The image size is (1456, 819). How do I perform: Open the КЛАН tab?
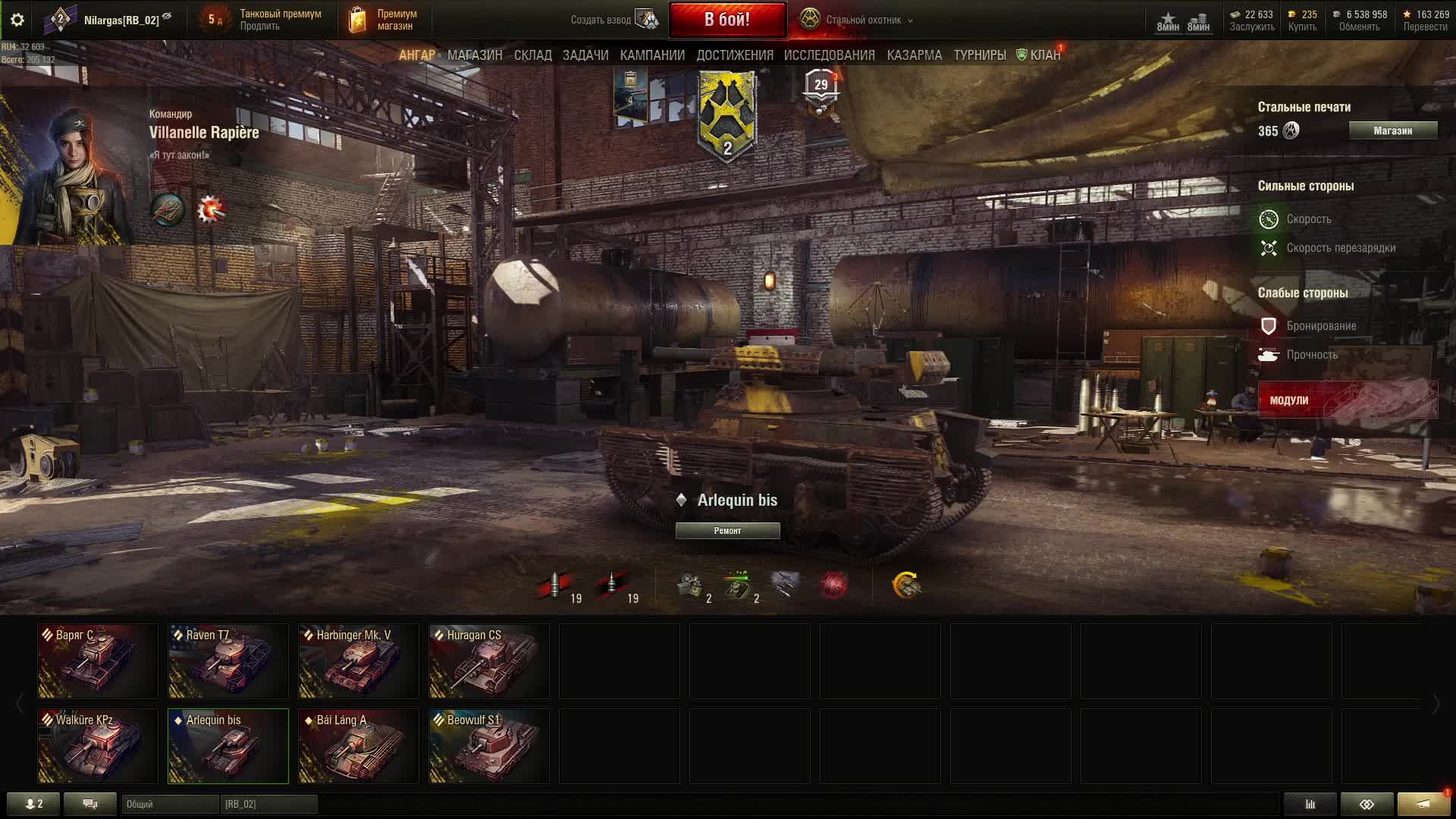point(1044,55)
